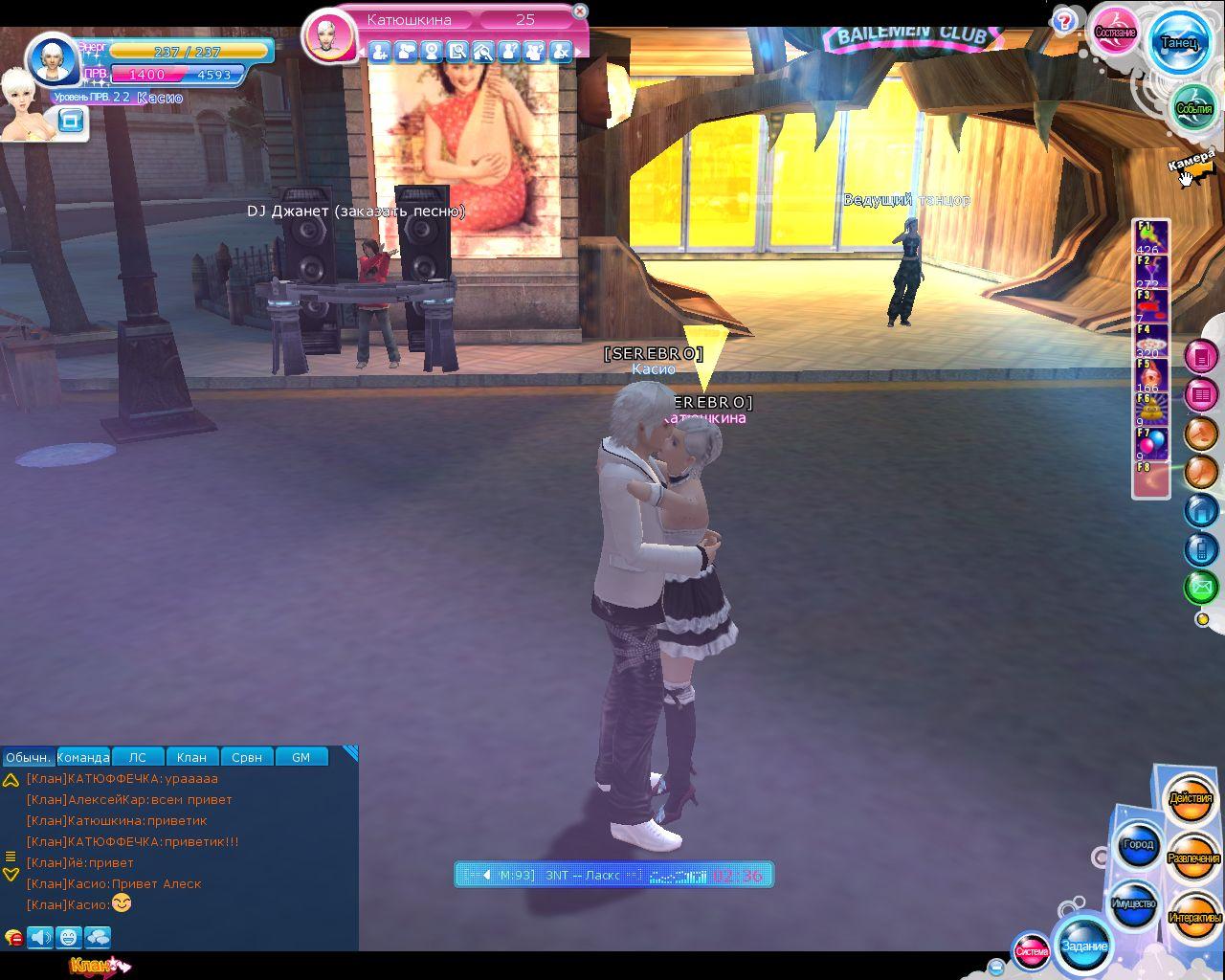Open the Интерактивы menu

[1194, 917]
